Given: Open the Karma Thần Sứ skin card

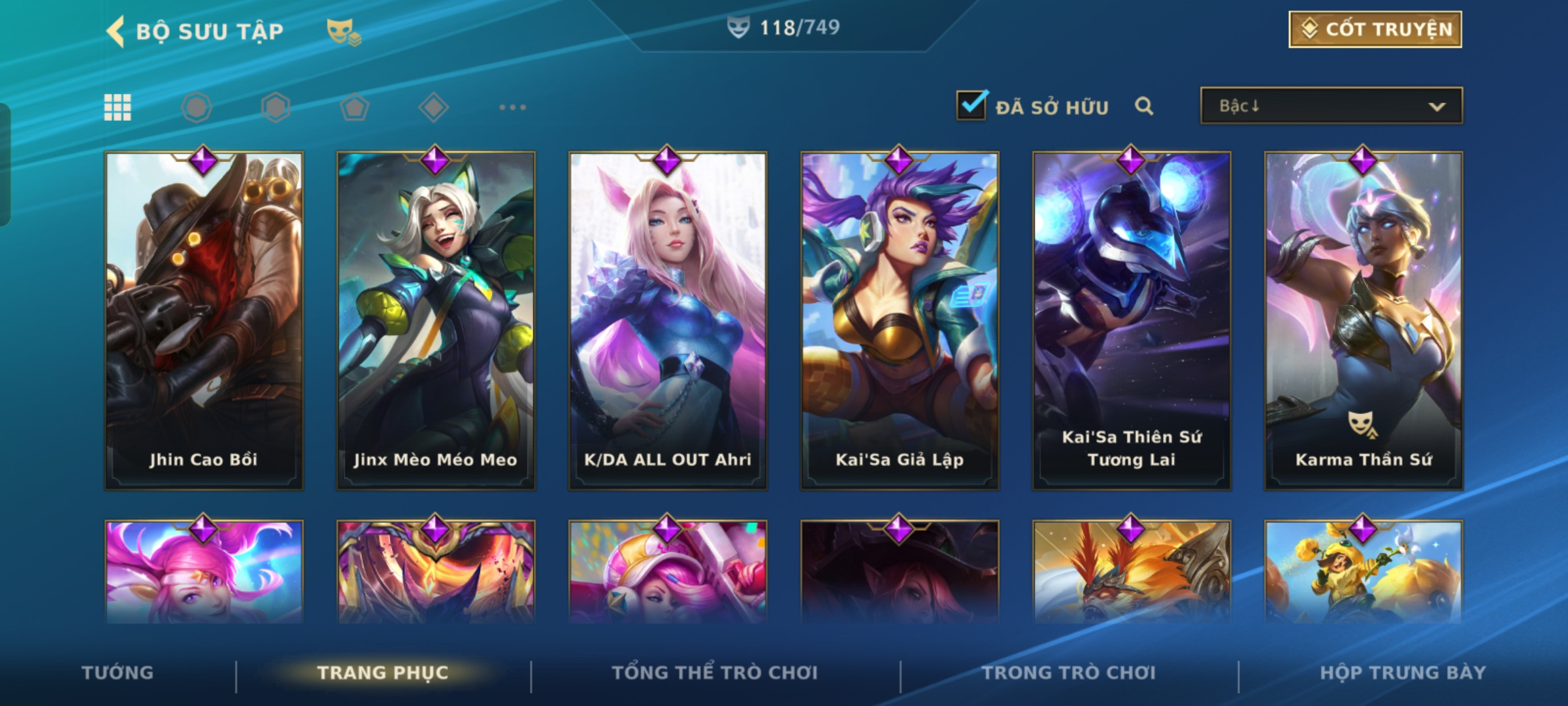Looking at the screenshot, I should coord(1364,320).
